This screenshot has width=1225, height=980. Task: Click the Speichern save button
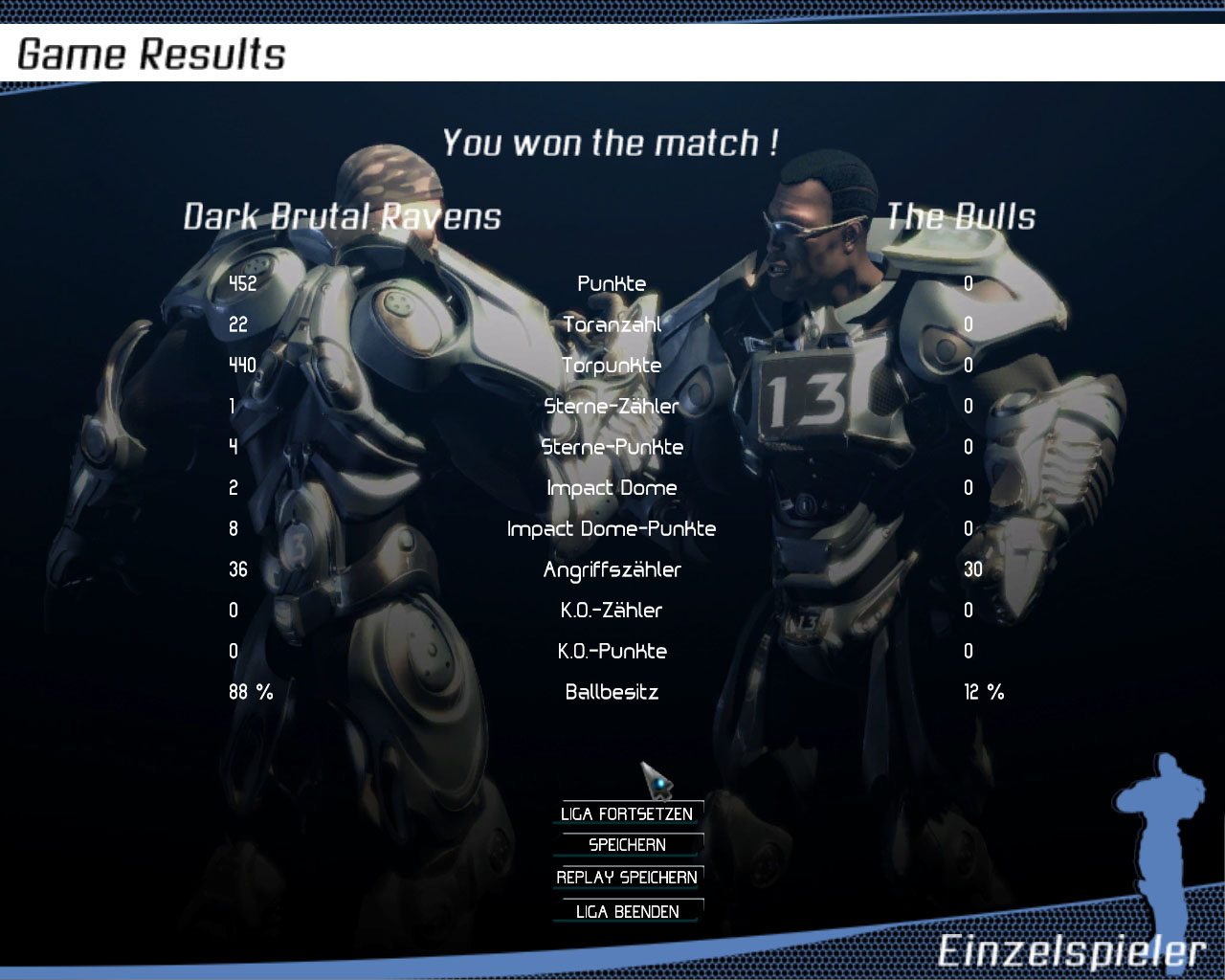pos(627,845)
